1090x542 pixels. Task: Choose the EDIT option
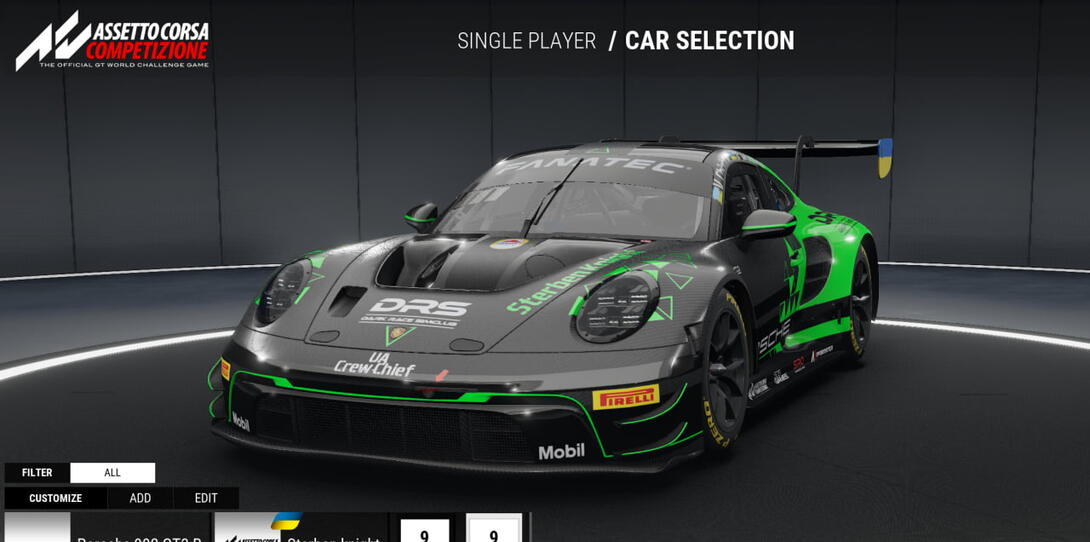(x=206, y=498)
